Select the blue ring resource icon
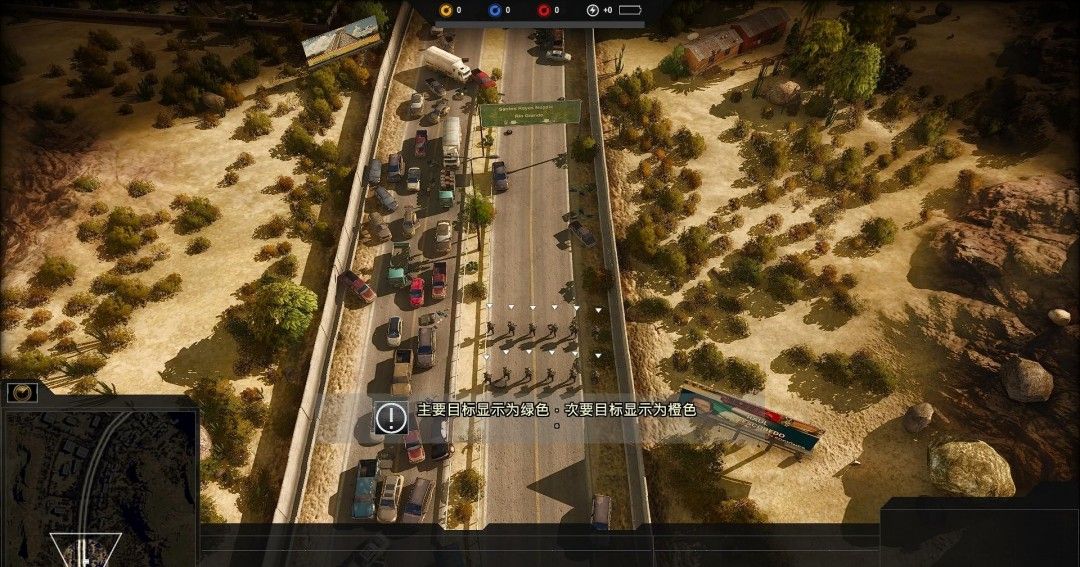 494,10
